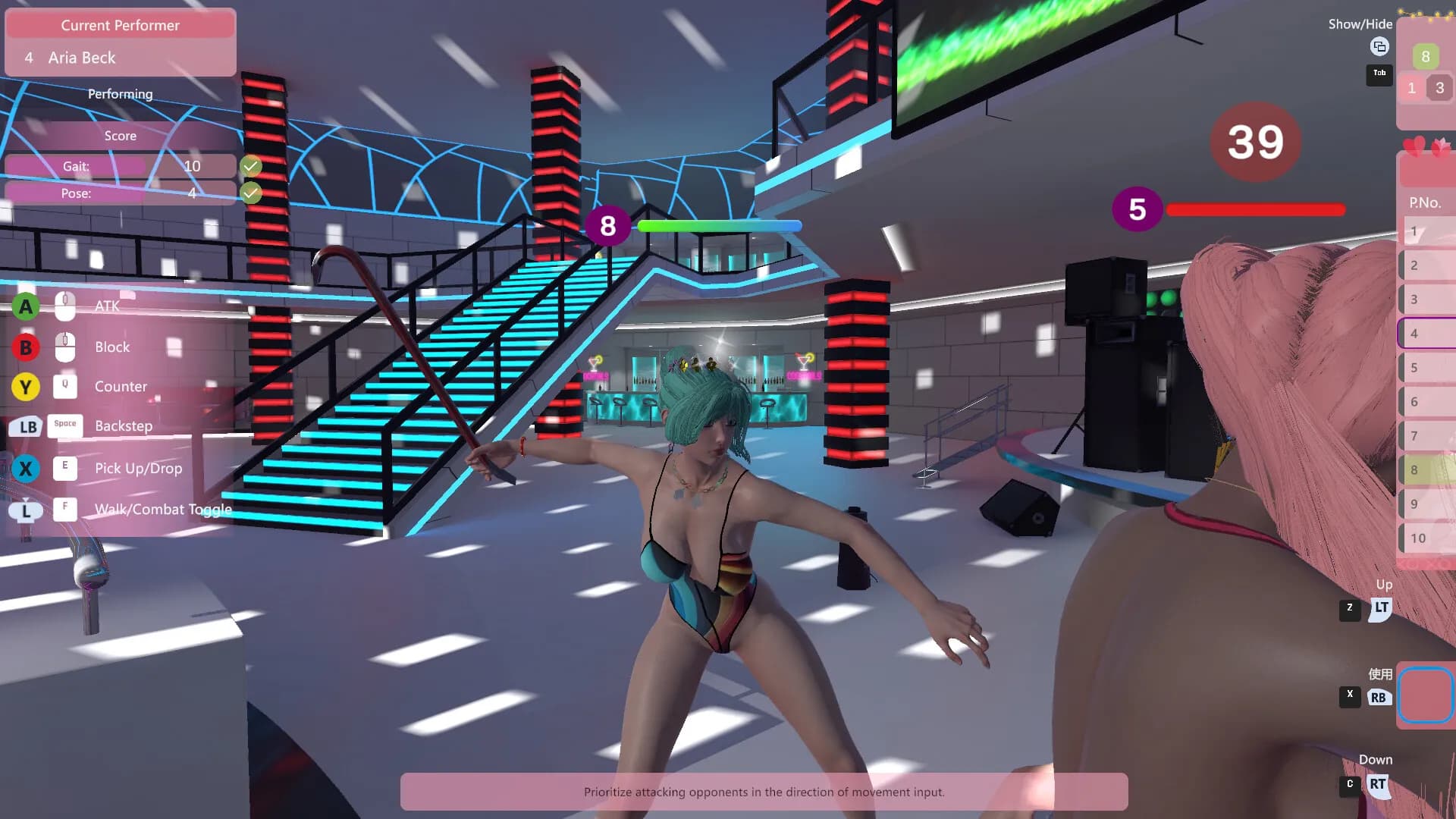Image resolution: width=1456 pixels, height=819 pixels.
Task: Toggle the Gait score checkmark
Action: [x=252, y=165]
